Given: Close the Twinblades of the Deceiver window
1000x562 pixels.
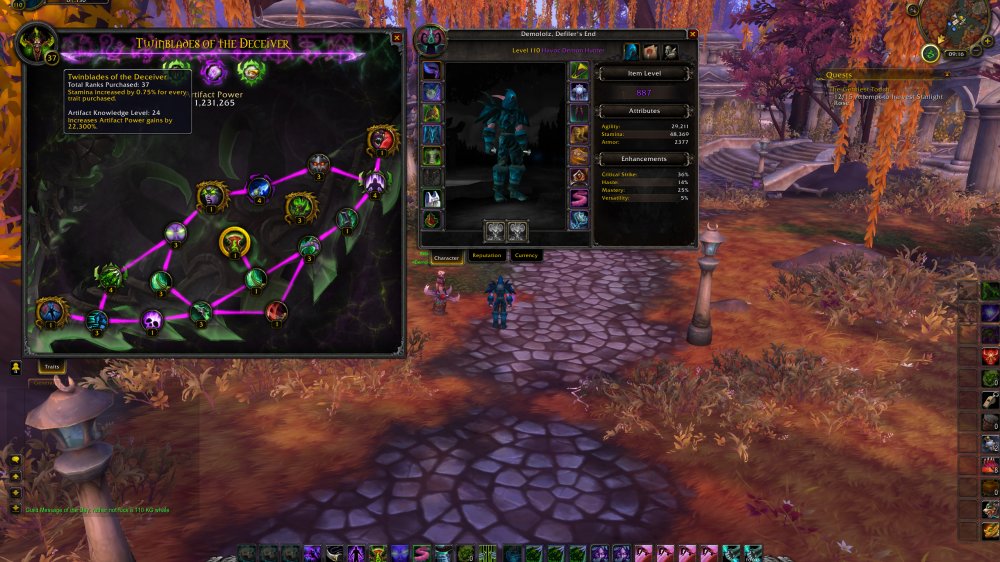Looking at the screenshot, I should click(397, 38).
